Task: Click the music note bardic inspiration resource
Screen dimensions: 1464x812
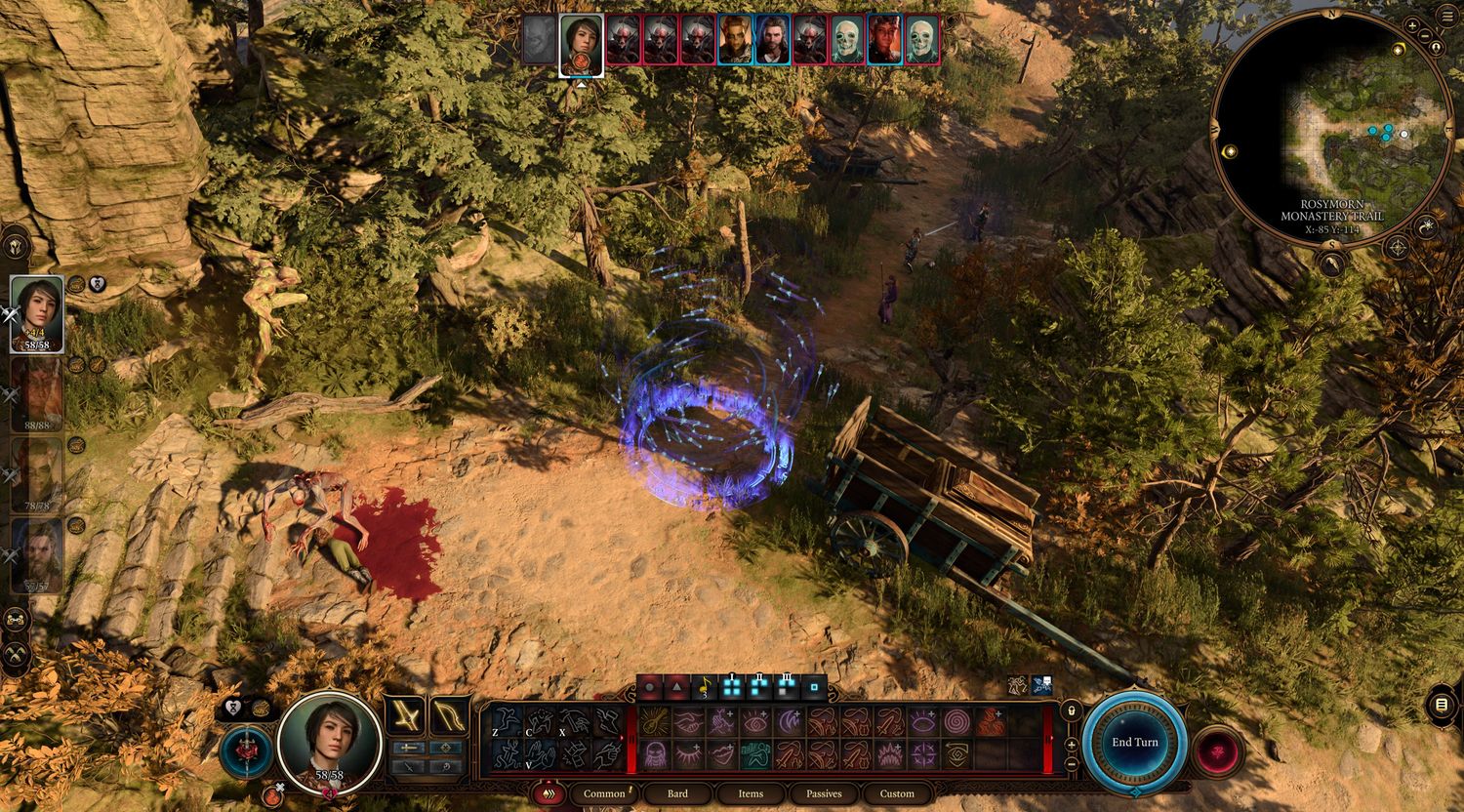Action: (704, 687)
